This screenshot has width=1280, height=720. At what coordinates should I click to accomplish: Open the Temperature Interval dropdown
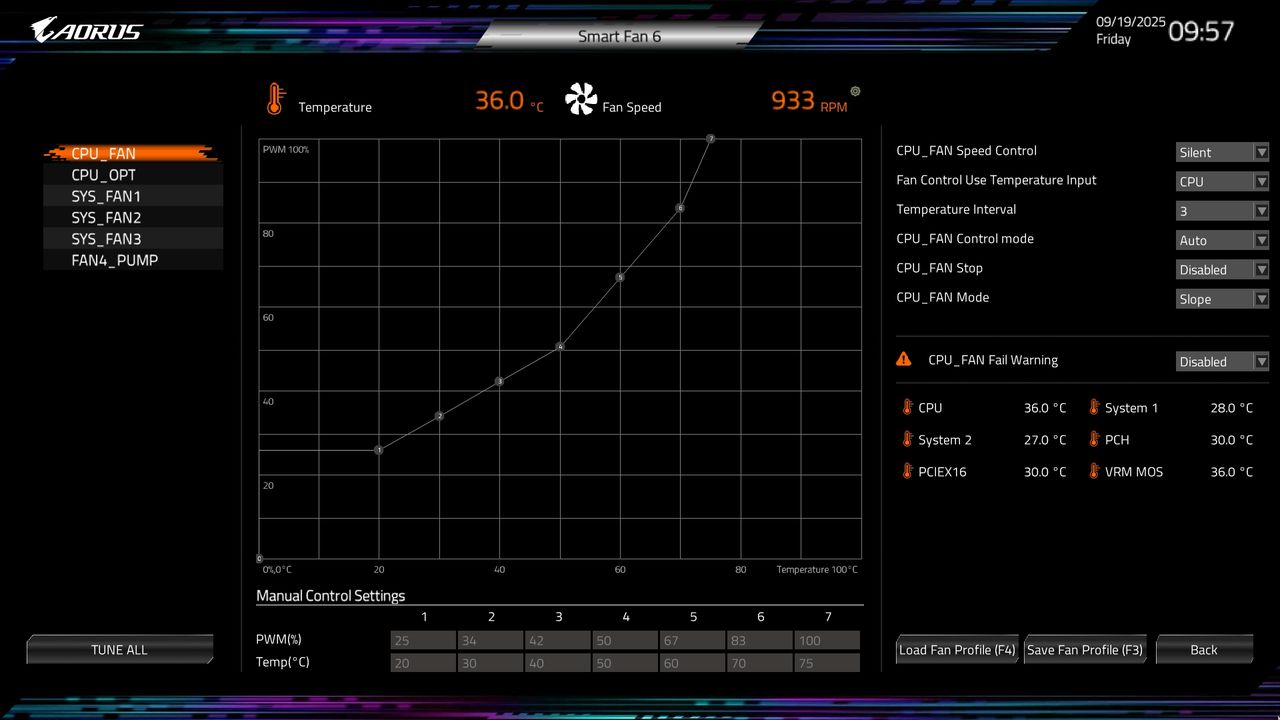pyautogui.click(x=1221, y=210)
